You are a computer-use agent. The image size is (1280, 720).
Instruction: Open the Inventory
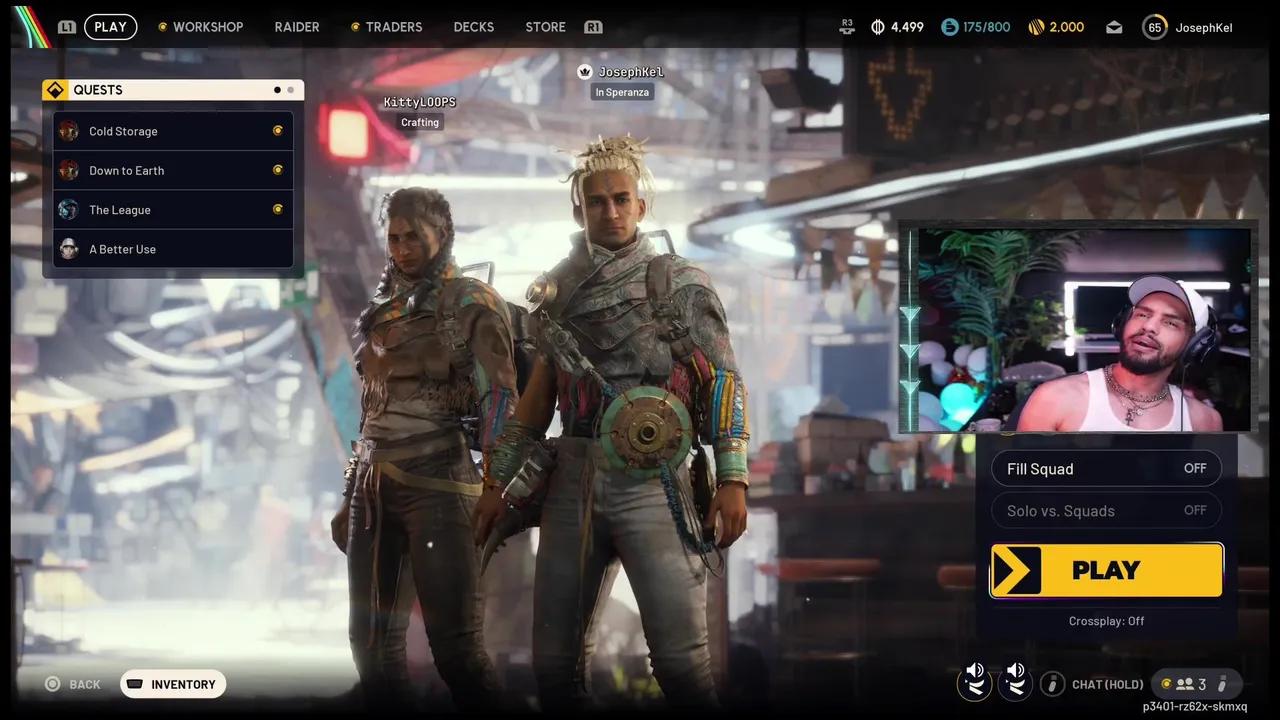tap(173, 684)
